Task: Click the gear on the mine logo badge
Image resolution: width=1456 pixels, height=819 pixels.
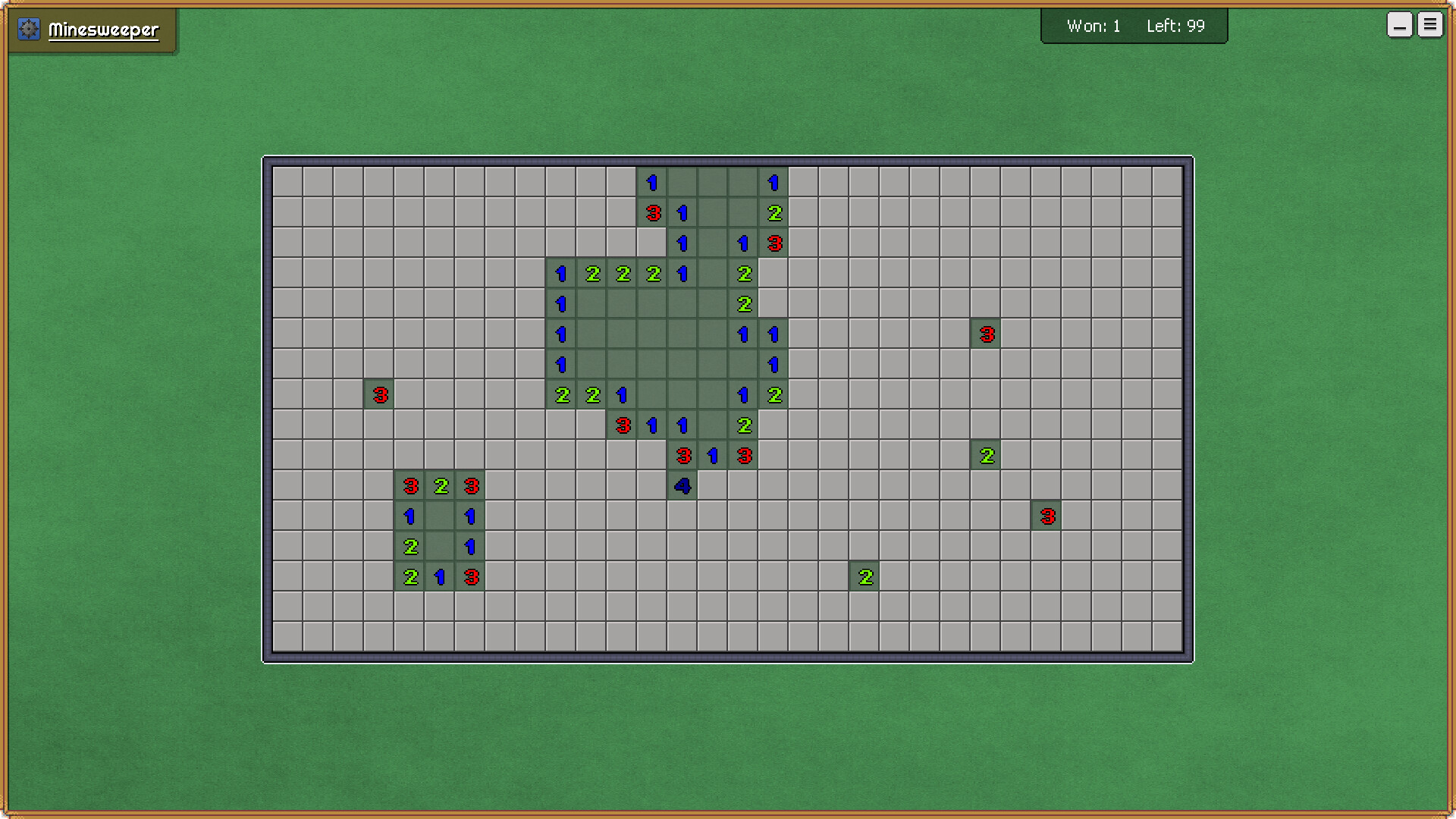Action: 29,29
